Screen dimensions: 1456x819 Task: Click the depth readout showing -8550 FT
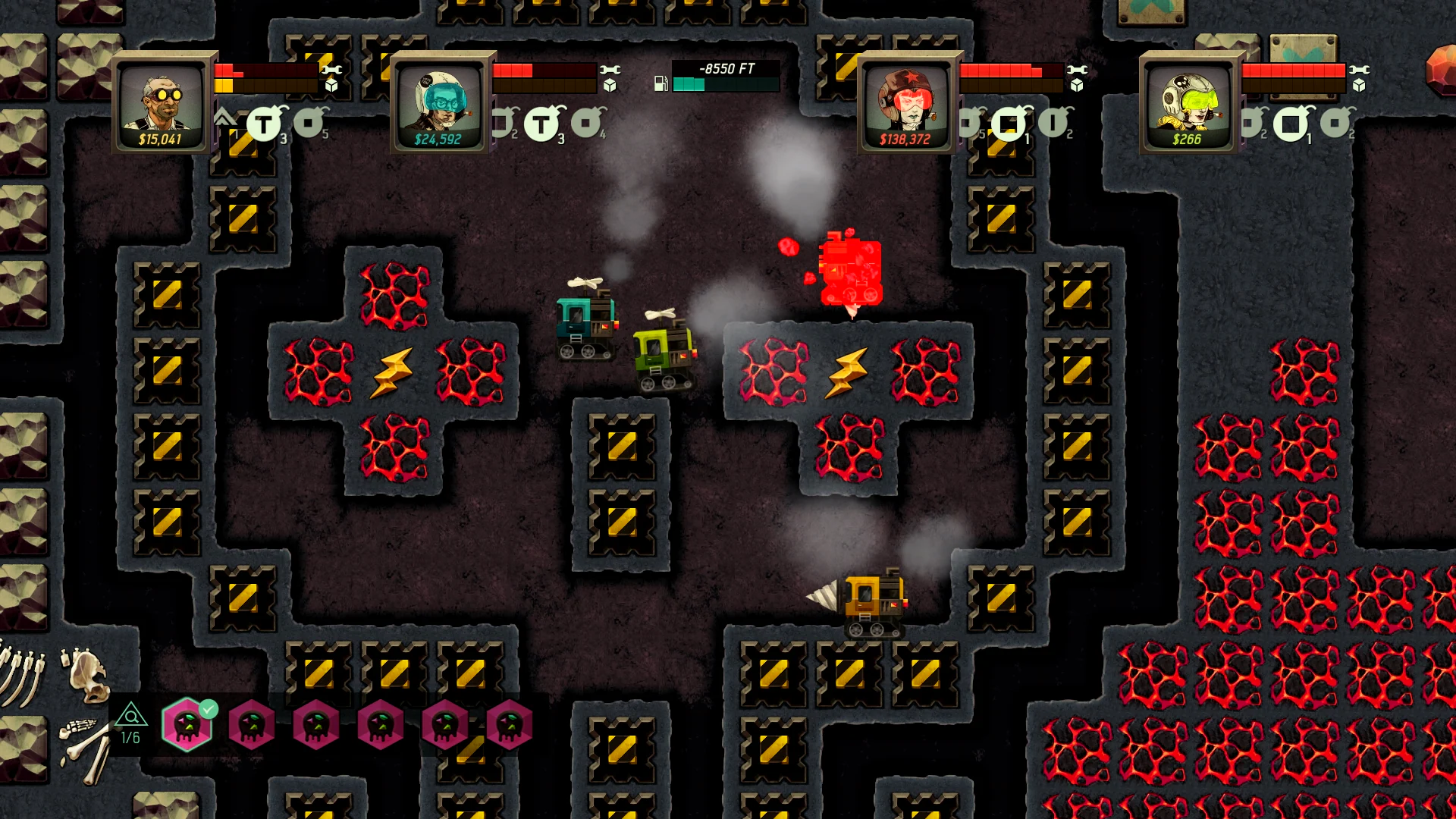click(x=726, y=67)
